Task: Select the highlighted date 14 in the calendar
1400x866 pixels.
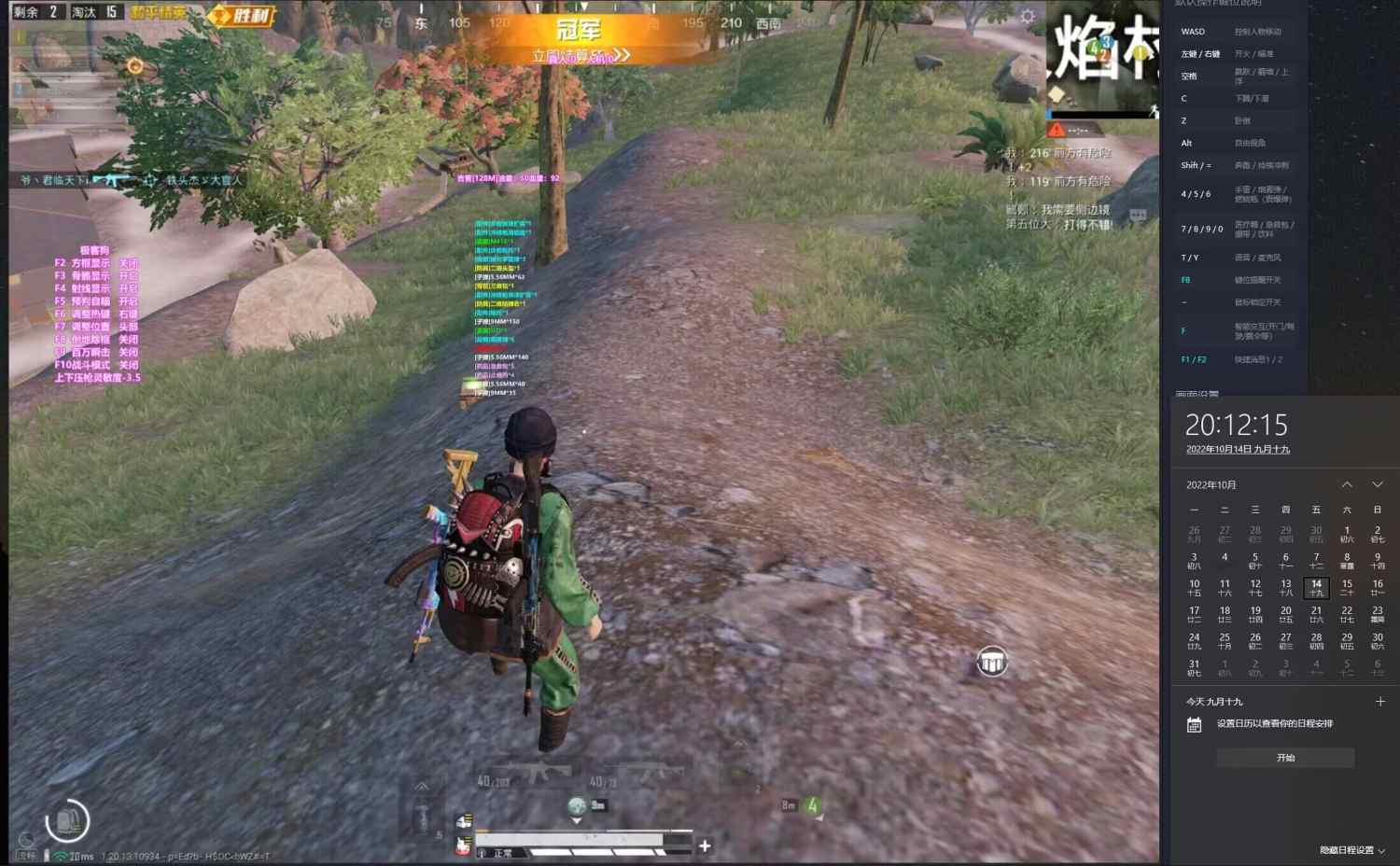Action: pos(1316,587)
